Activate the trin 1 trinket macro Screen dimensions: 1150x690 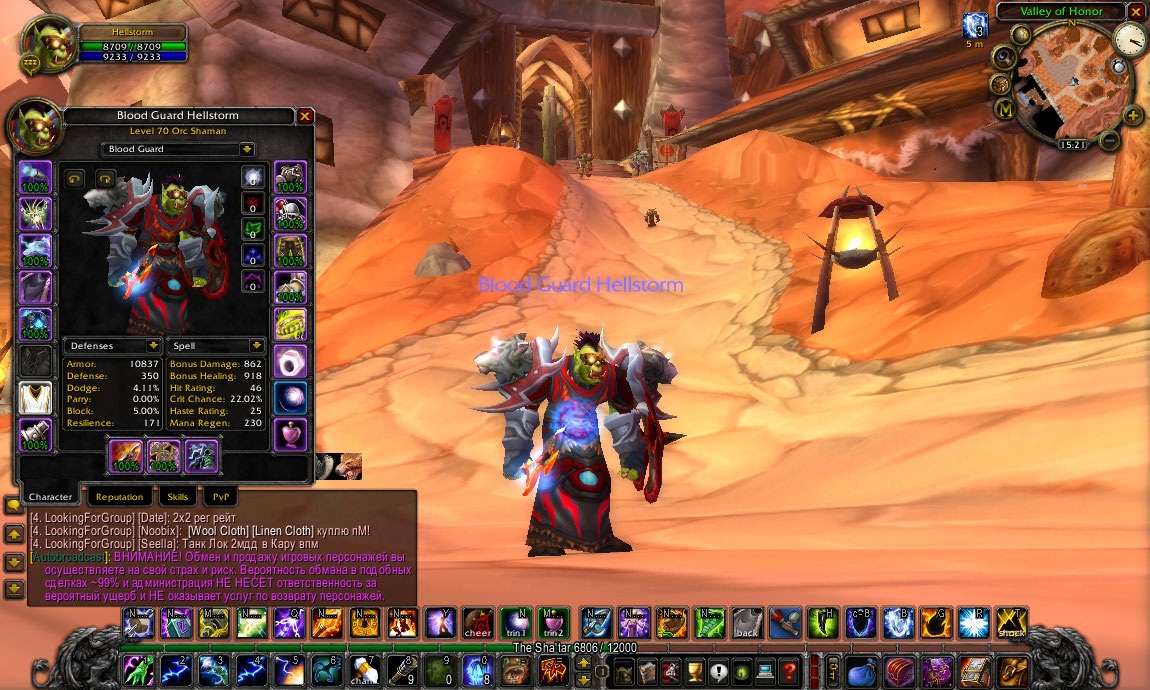point(515,623)
